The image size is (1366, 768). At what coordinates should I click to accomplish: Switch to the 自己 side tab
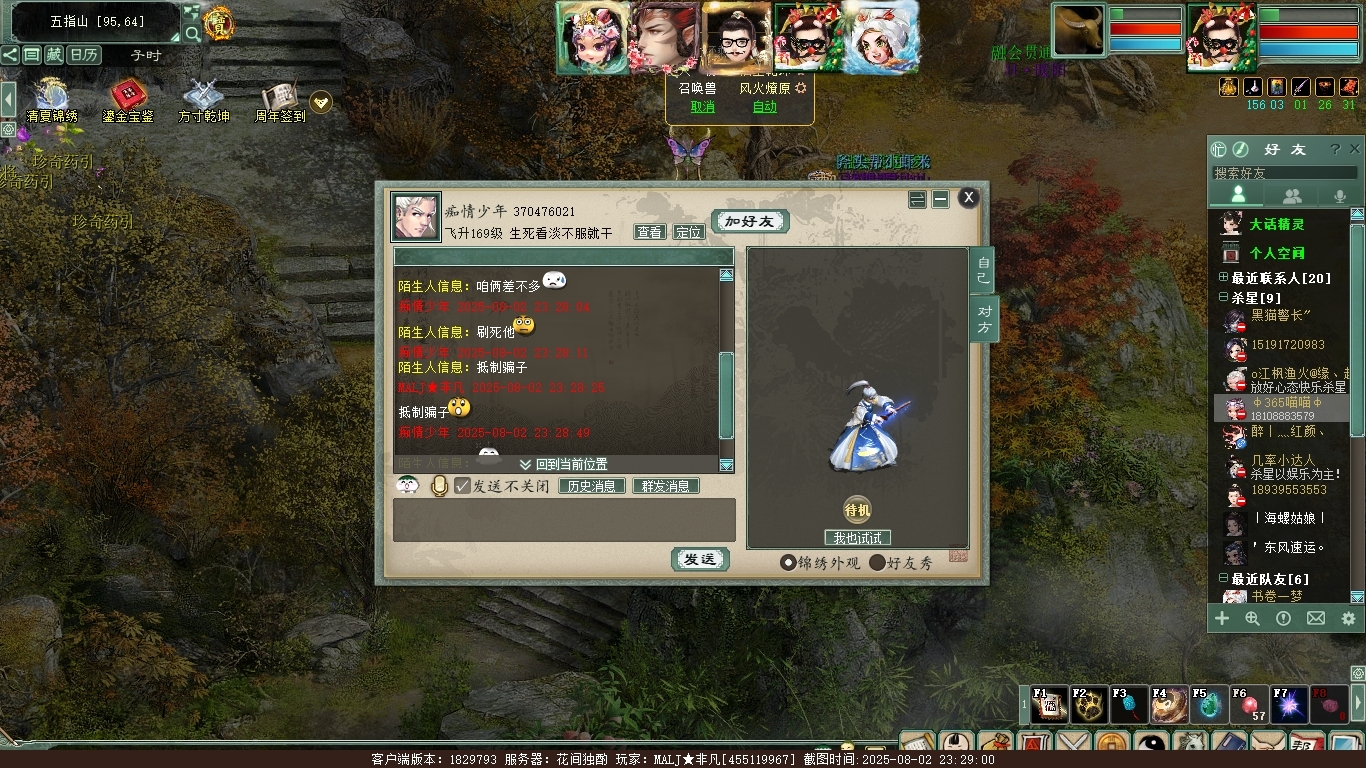pyautogui.click(x=983, y=270)
